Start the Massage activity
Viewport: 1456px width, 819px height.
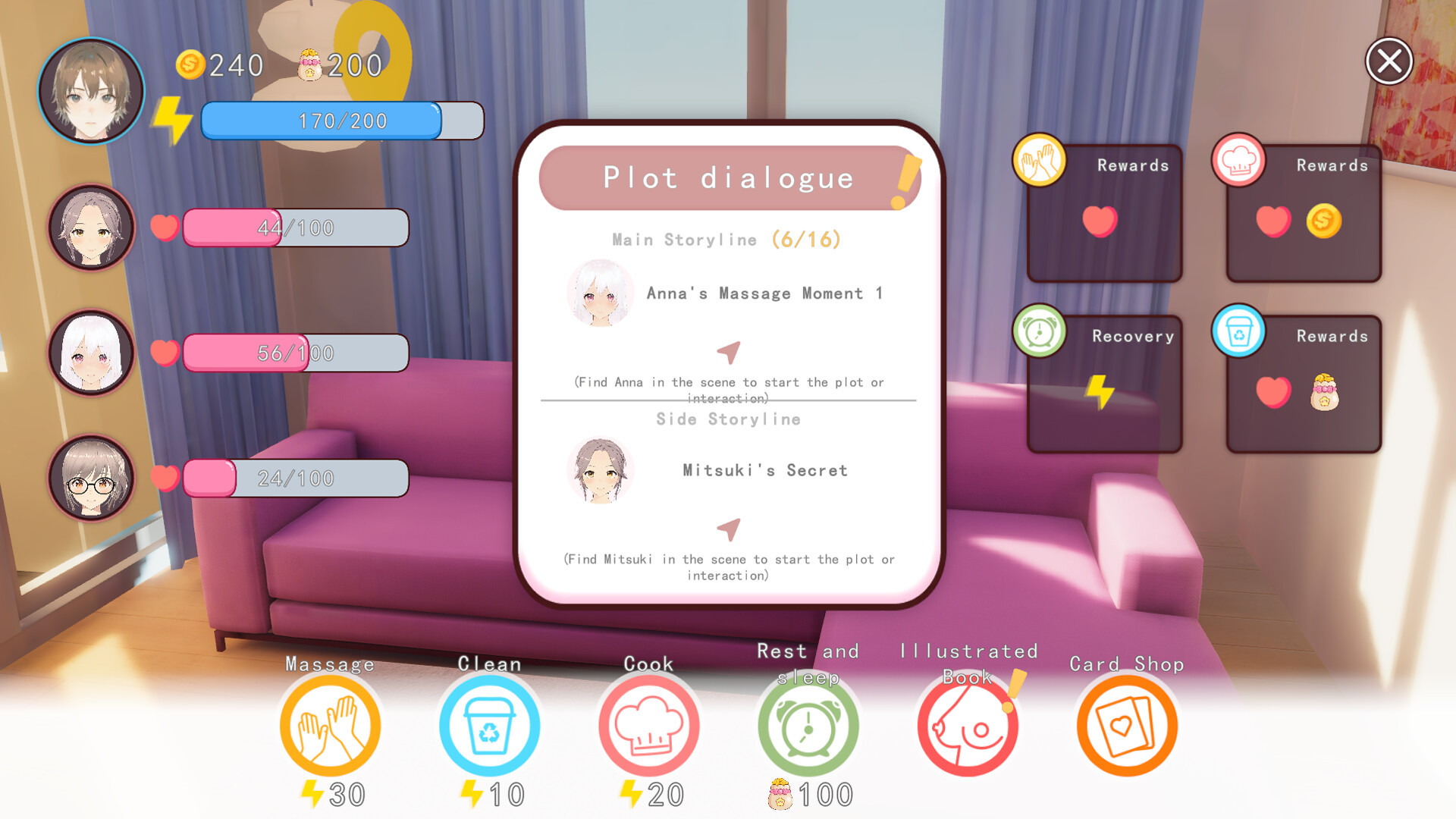330,726
